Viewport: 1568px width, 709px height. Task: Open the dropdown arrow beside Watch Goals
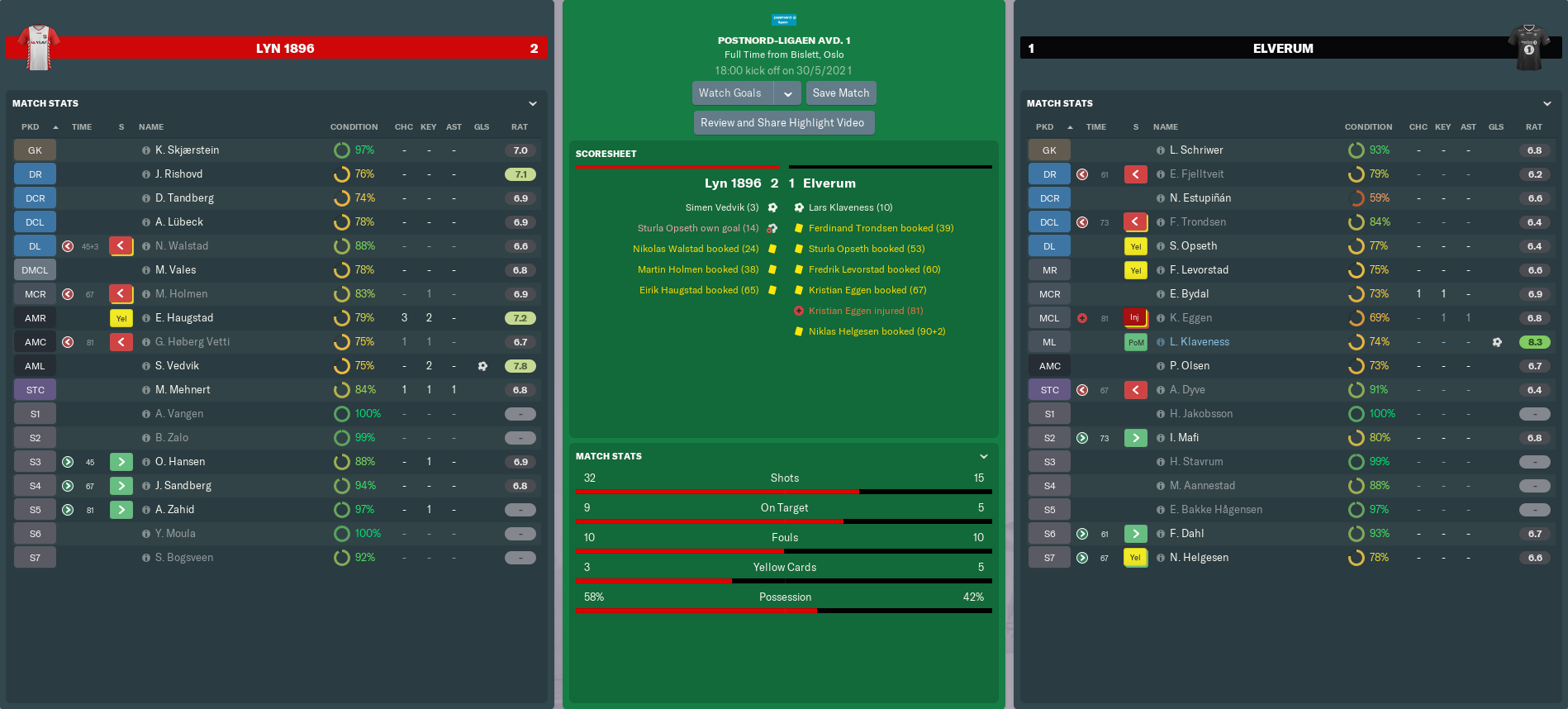tap(788, 93)
